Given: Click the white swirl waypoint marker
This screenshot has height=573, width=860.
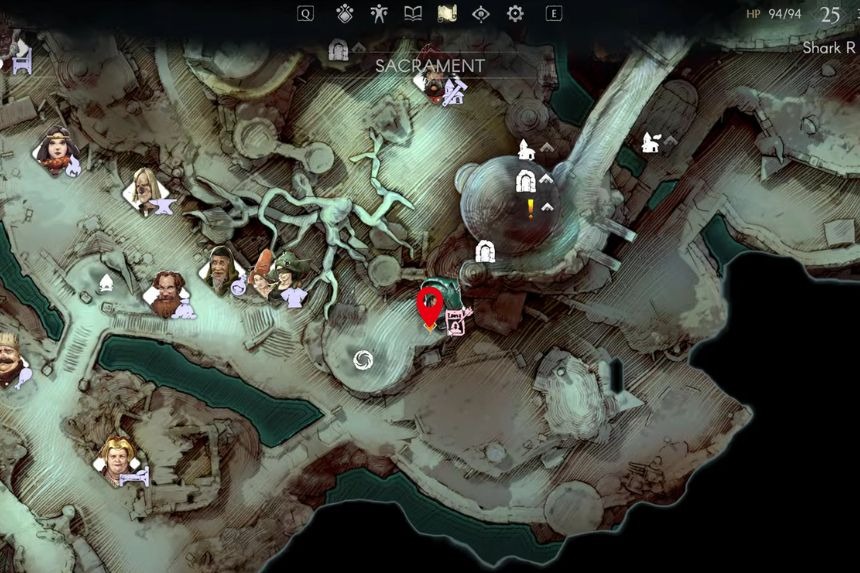Looking at the screenshot, I should [363, 359].
